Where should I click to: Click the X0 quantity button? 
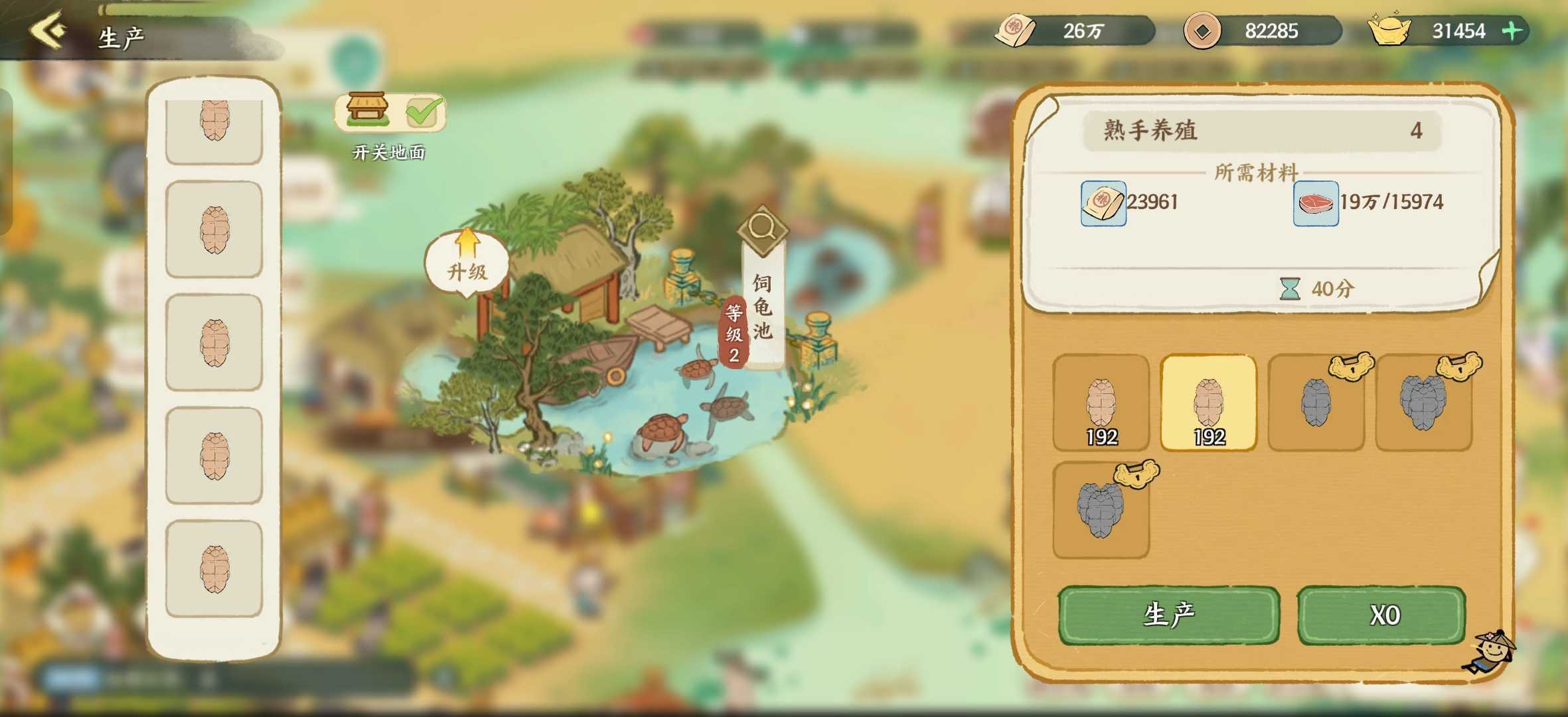1382,615
